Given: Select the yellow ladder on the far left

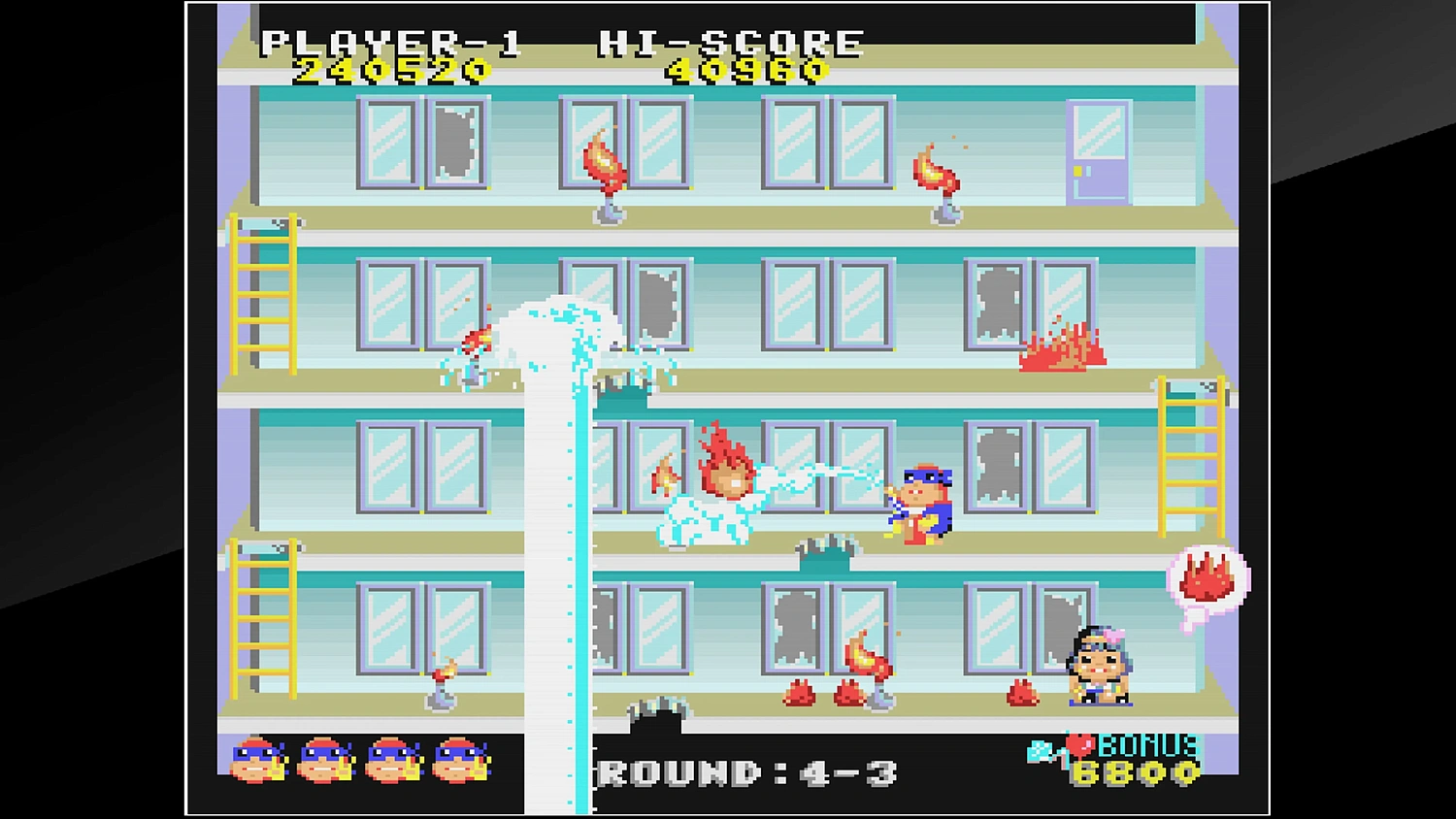Looking at the screenshot, I should tap(262, 291).
